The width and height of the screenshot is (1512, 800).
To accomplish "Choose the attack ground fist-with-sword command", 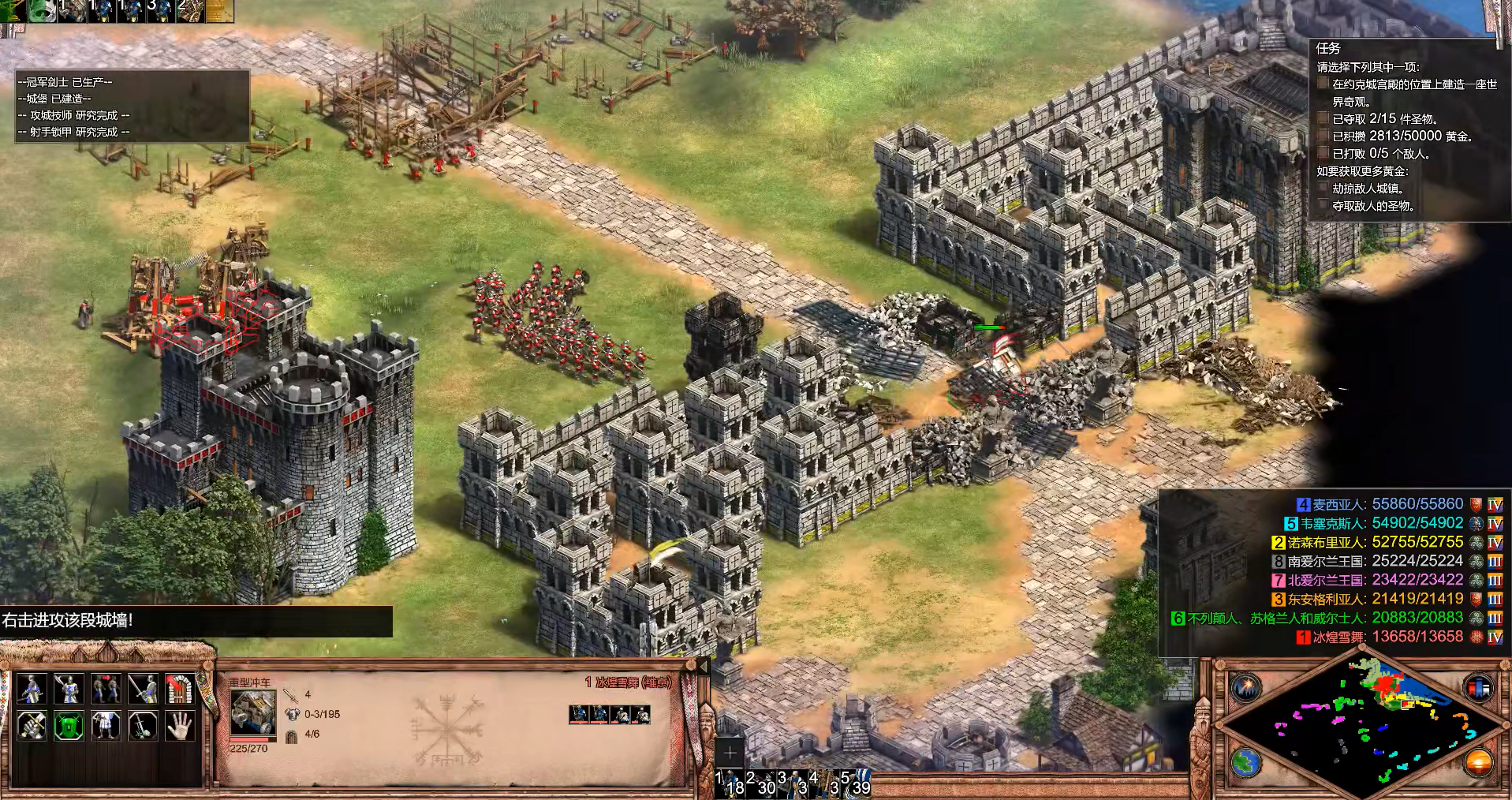I will point(32,725).
